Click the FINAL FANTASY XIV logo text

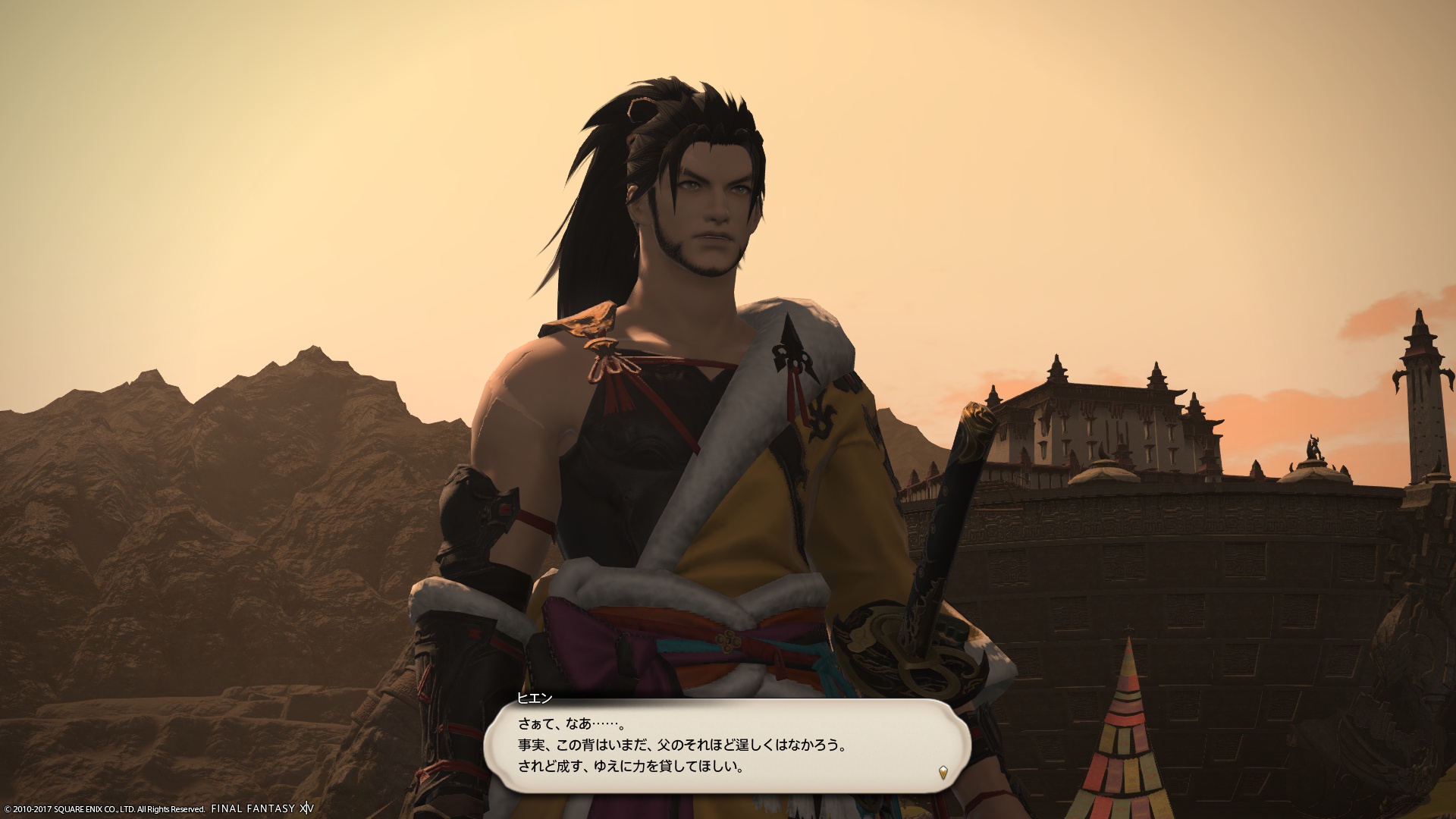[262, 808]
